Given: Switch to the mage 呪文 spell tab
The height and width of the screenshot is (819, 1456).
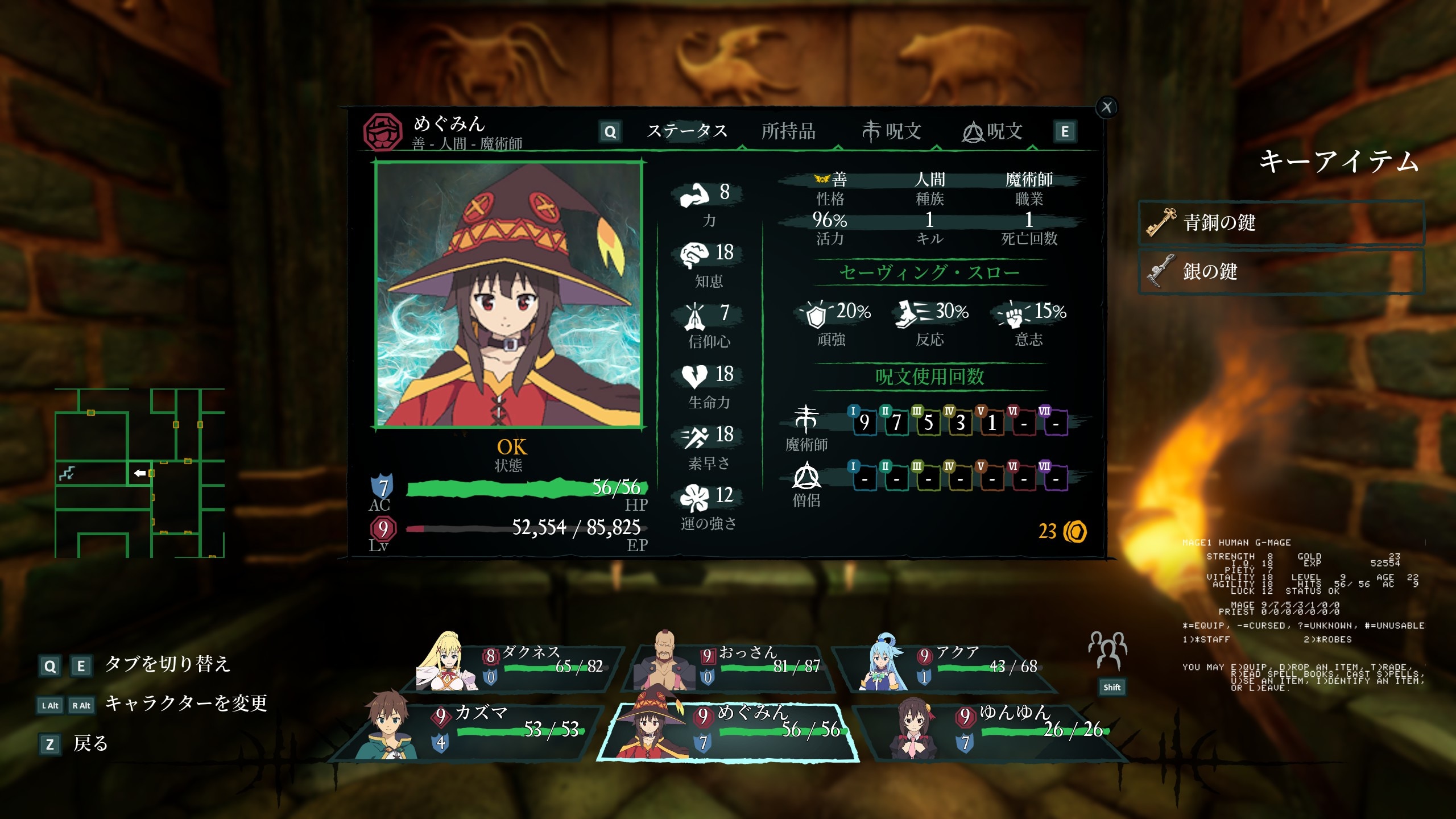Looking at the screenshot, I should pos(891,131).
